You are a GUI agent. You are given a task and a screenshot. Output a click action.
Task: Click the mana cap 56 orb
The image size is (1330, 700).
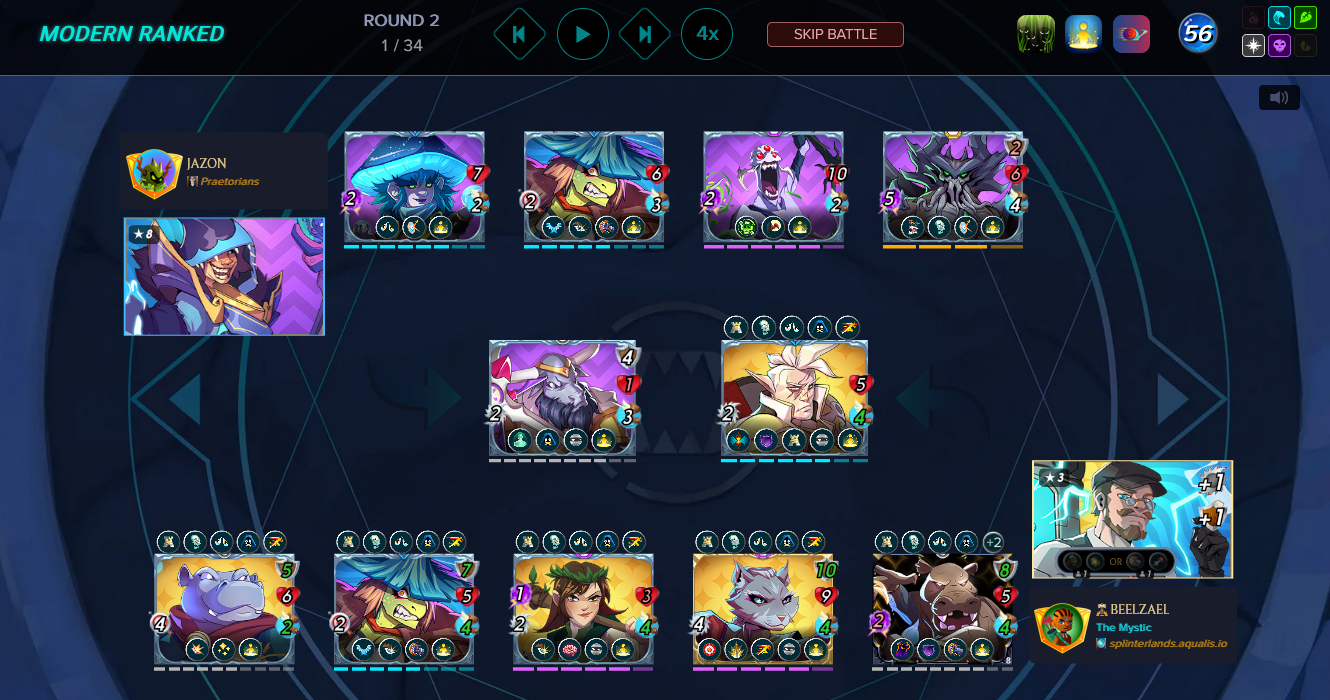1197,34
